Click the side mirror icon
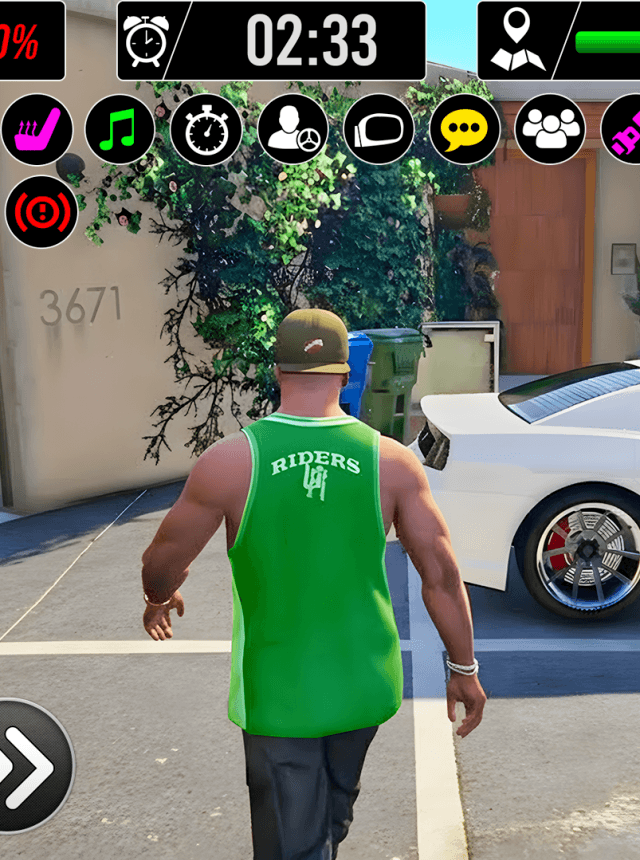The width and height of the screenshot is (640, 860). 379,130
